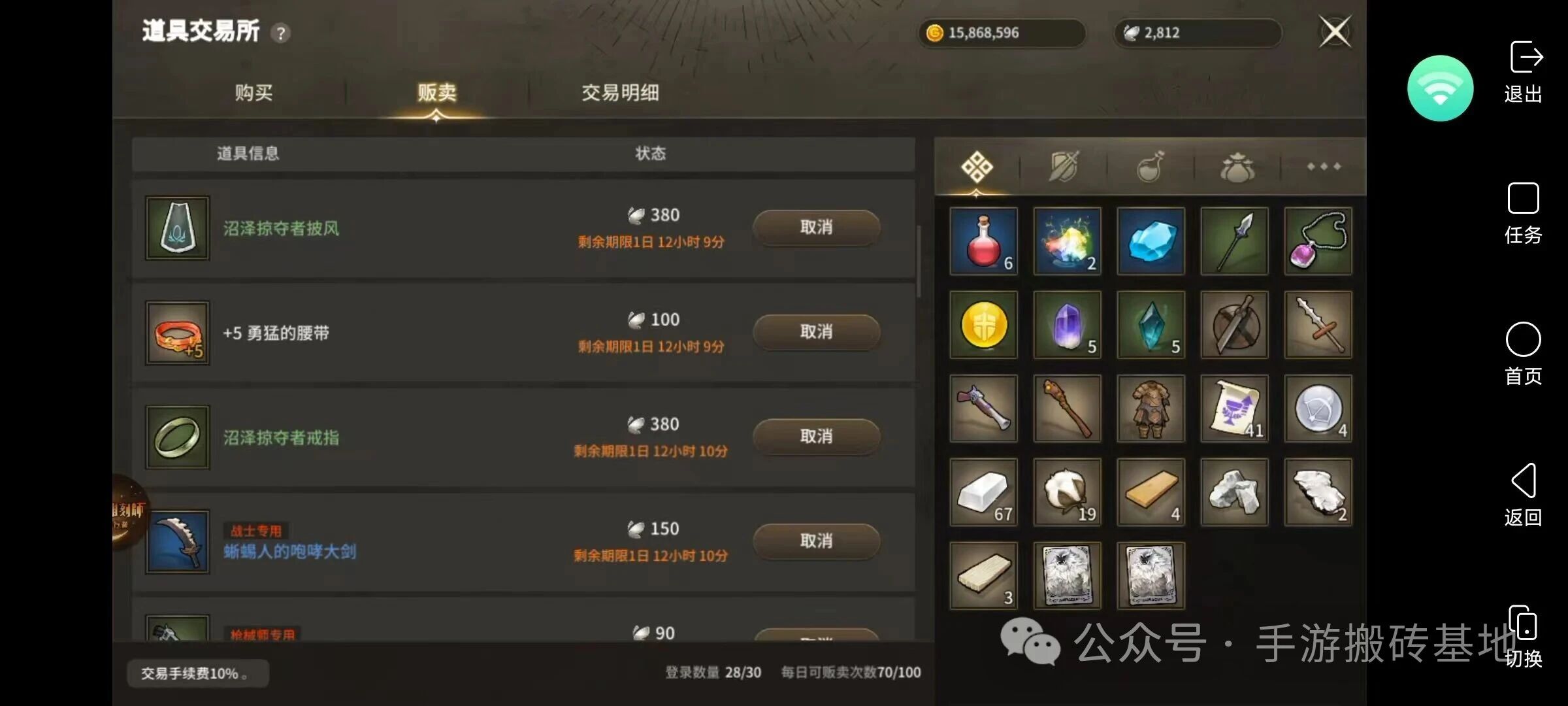Select the potion filter icon
1568x706 pixels.
coord(1150,167)
